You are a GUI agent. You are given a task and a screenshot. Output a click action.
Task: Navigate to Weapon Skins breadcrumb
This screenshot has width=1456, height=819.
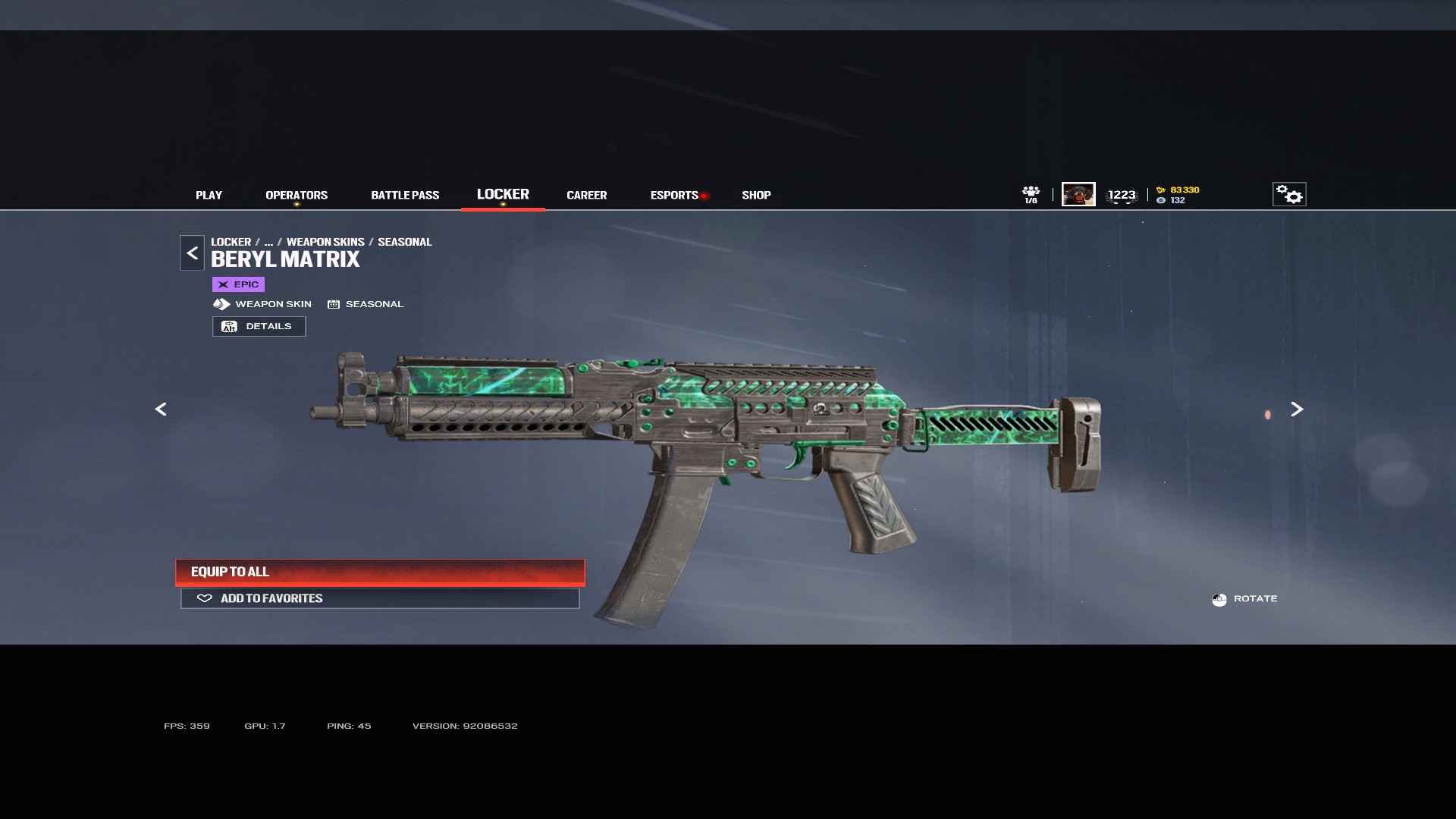click(x=325, y=242)
